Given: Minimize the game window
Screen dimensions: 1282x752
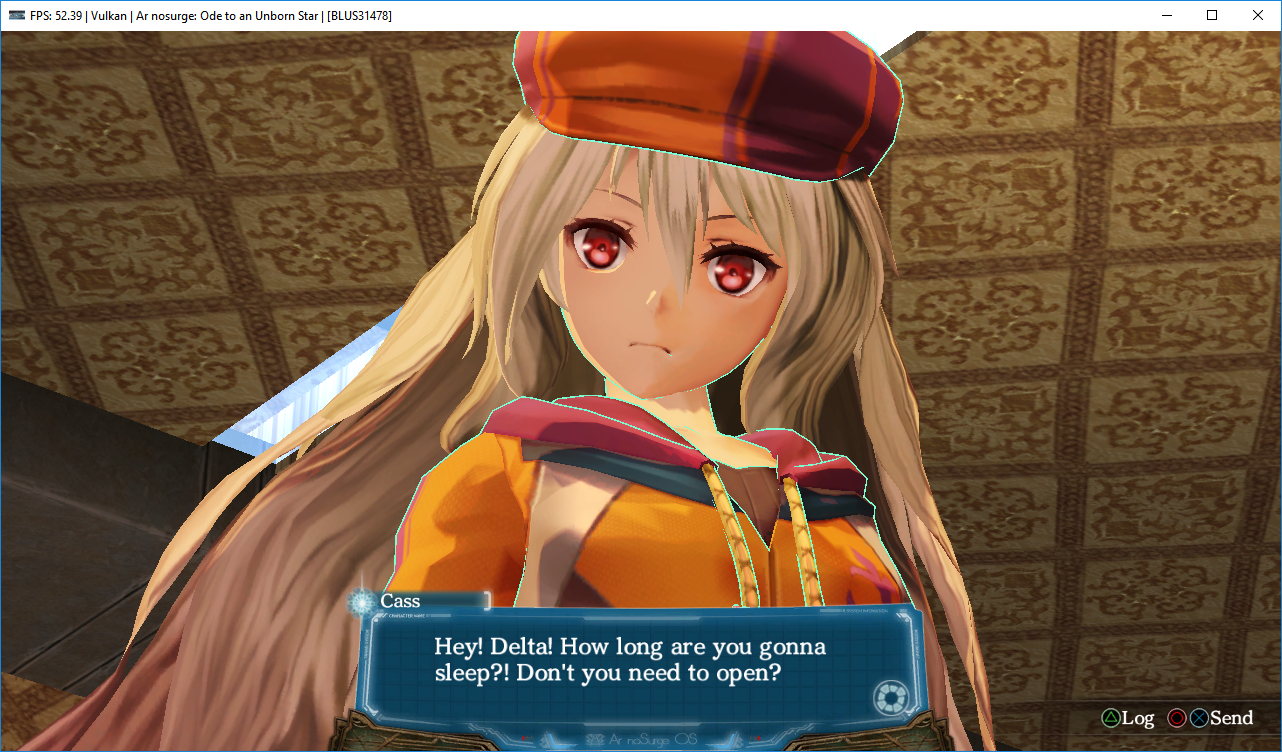Looking at the screenshot, I should tap(1166, 16).
